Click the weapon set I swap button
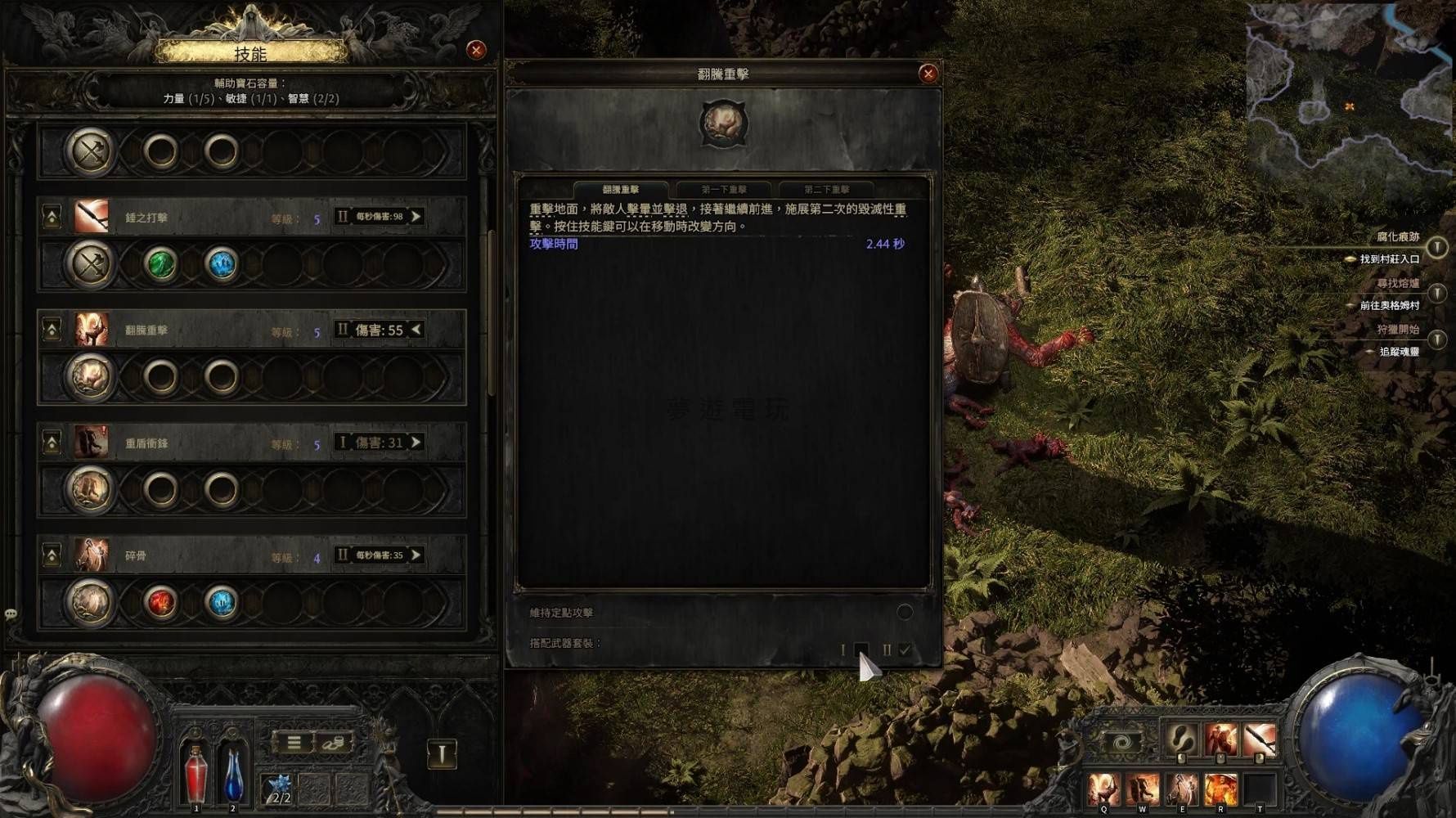This screenshot has width=1456, height=818. [x=442, y=753]
